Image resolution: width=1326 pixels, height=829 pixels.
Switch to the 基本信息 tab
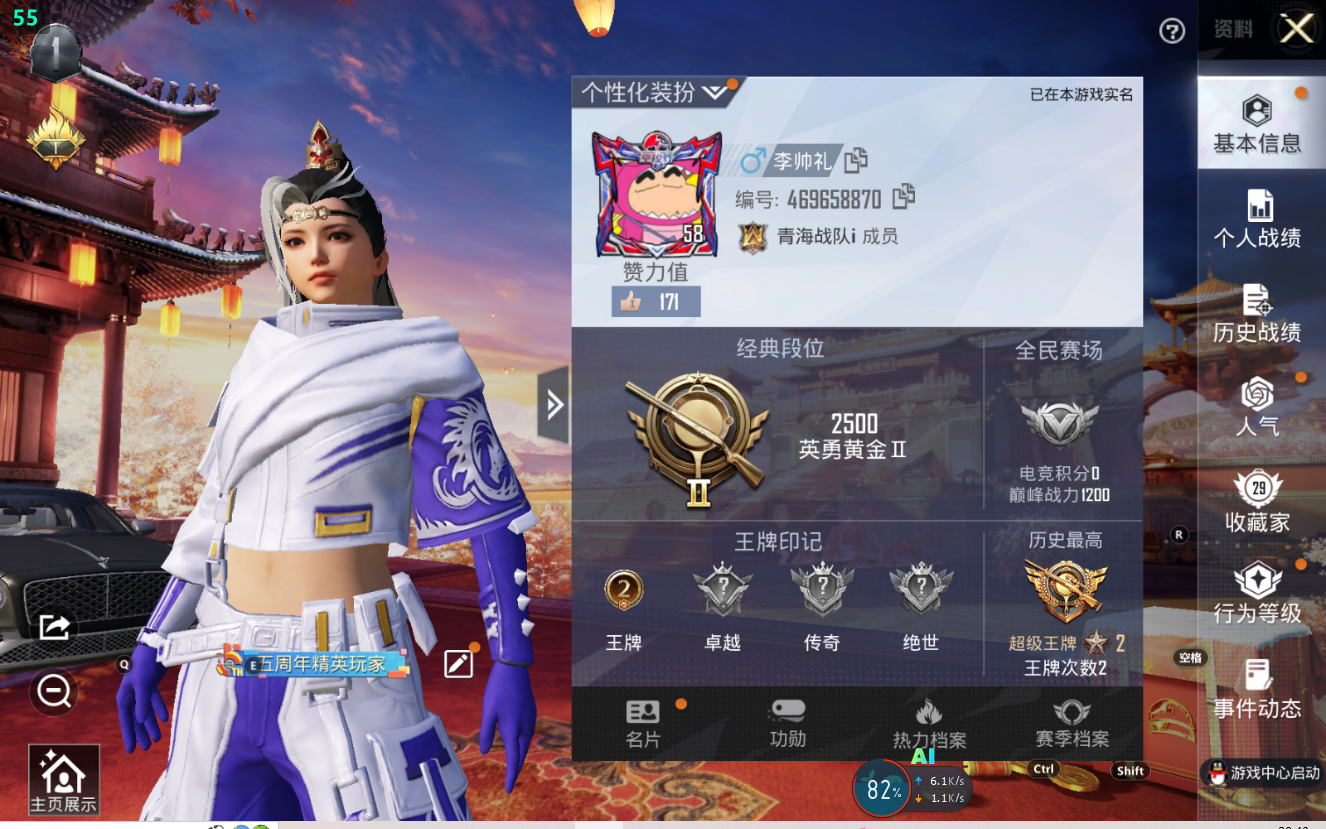1257,125
